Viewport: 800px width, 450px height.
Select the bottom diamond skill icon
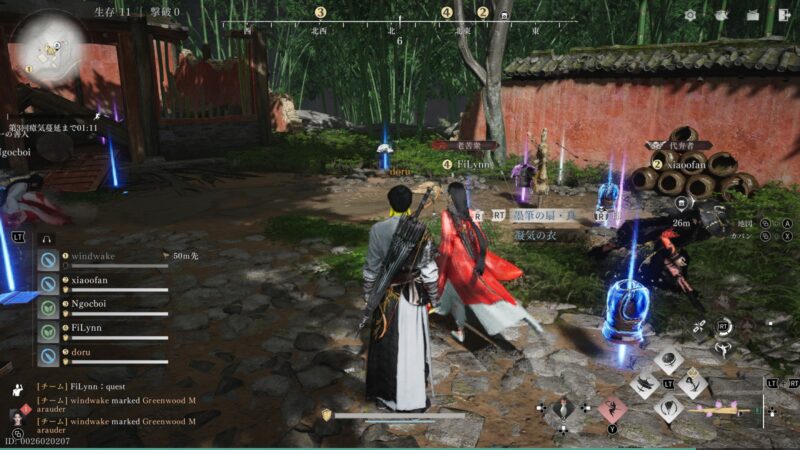click(669, 408)
